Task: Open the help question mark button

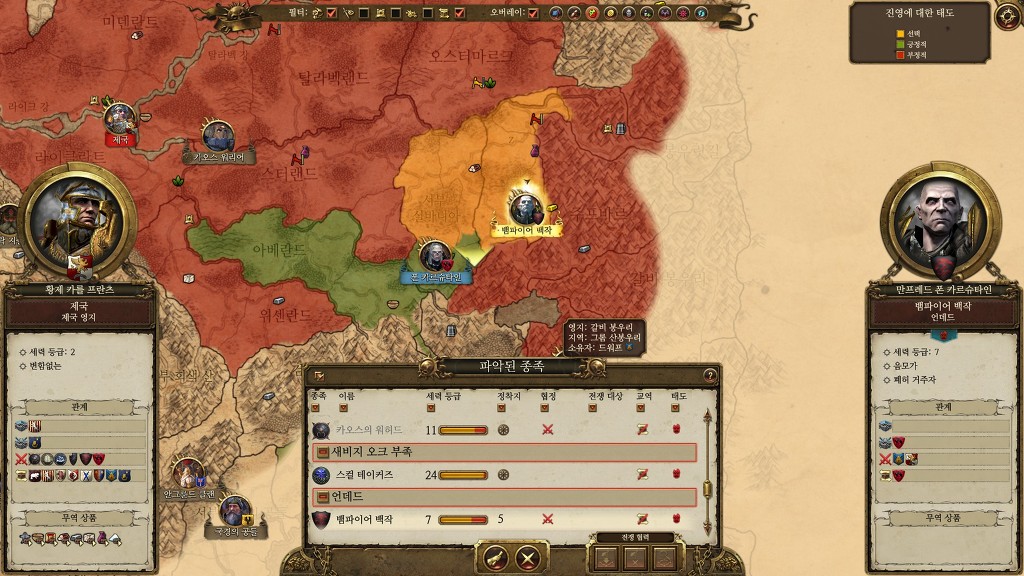Action: click(710, 376)
